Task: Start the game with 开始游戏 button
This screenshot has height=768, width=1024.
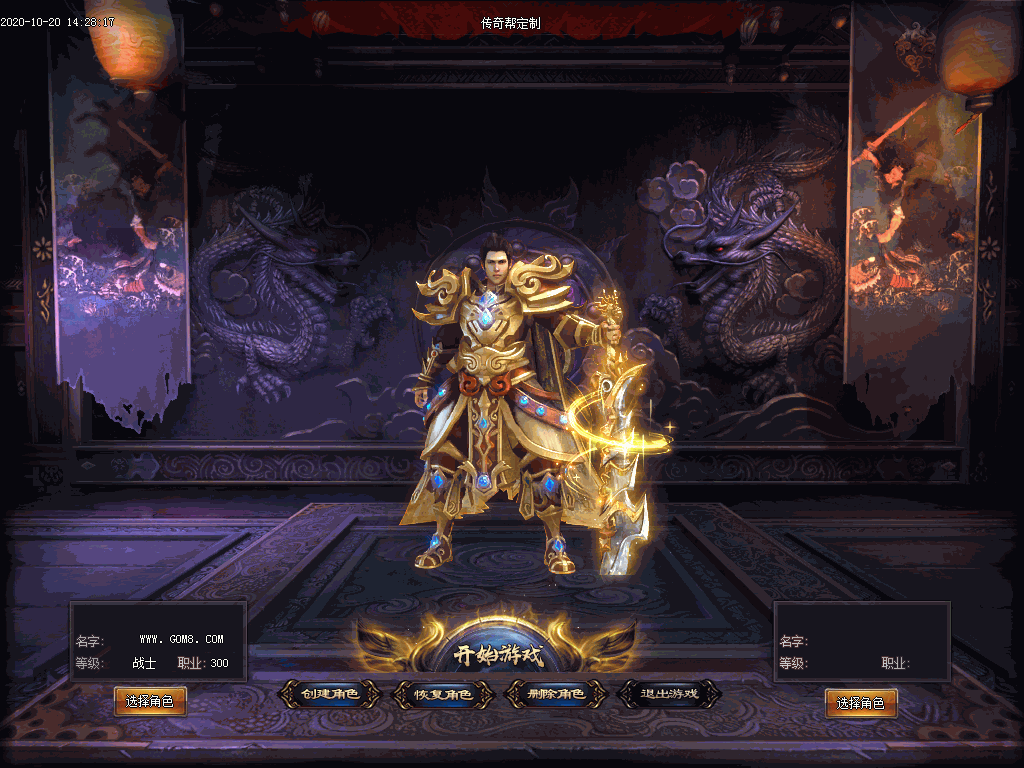Action: pos(497,656)
